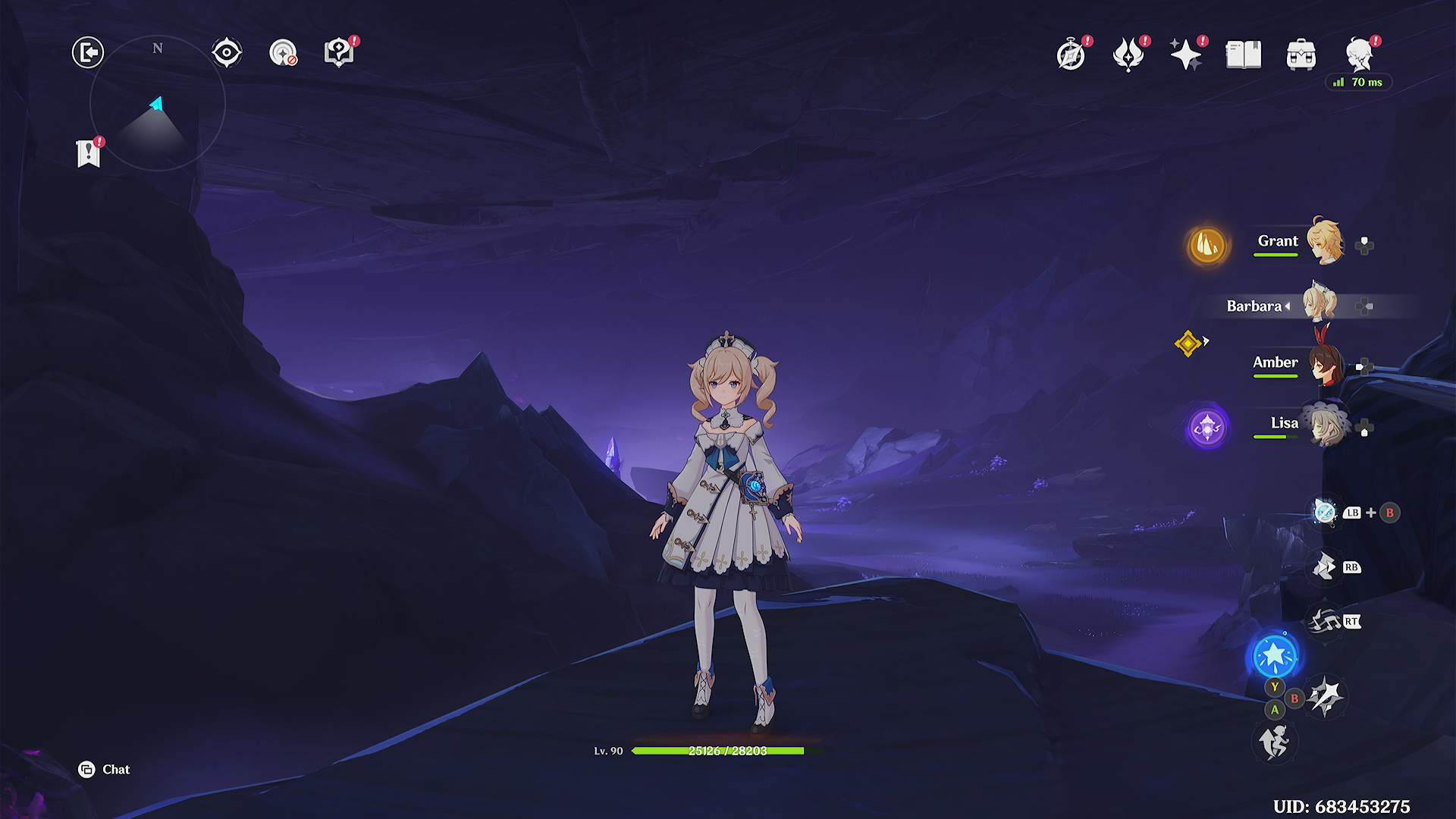Open the compass events icon
This screenshot has height=819, width=1456.
point(1071,55)
